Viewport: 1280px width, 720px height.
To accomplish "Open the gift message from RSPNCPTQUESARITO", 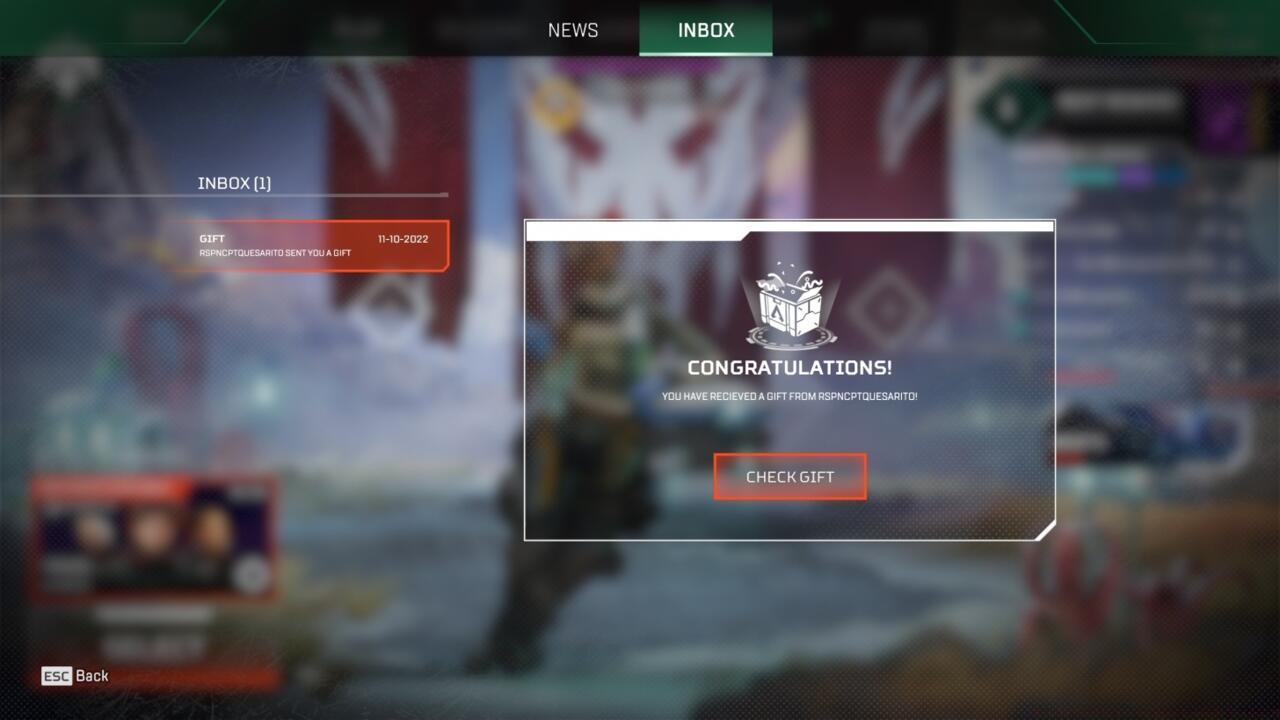I will (310, 245).
